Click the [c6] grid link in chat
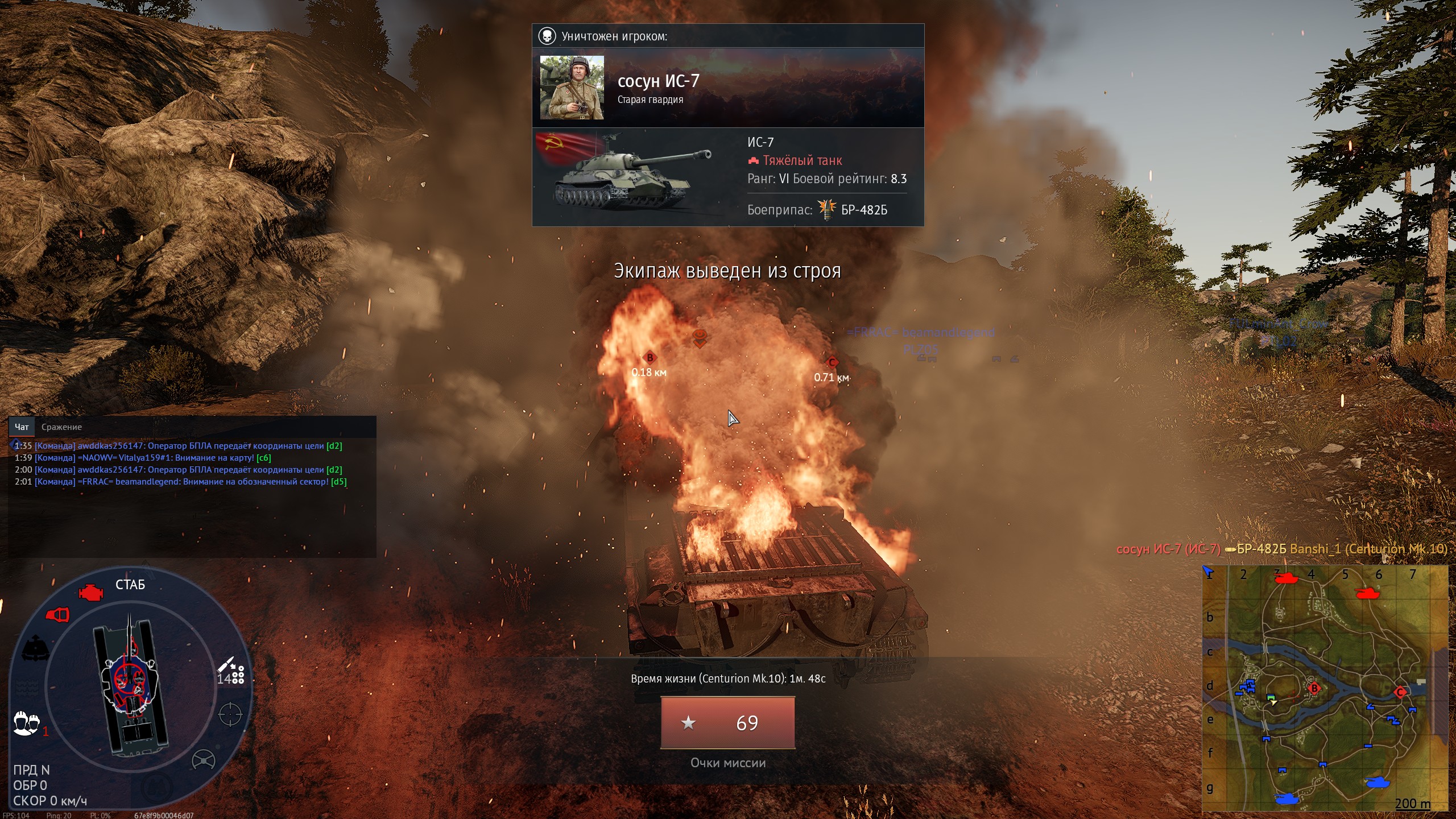Viewport: 1456px width, 819px height. [264, 458]
